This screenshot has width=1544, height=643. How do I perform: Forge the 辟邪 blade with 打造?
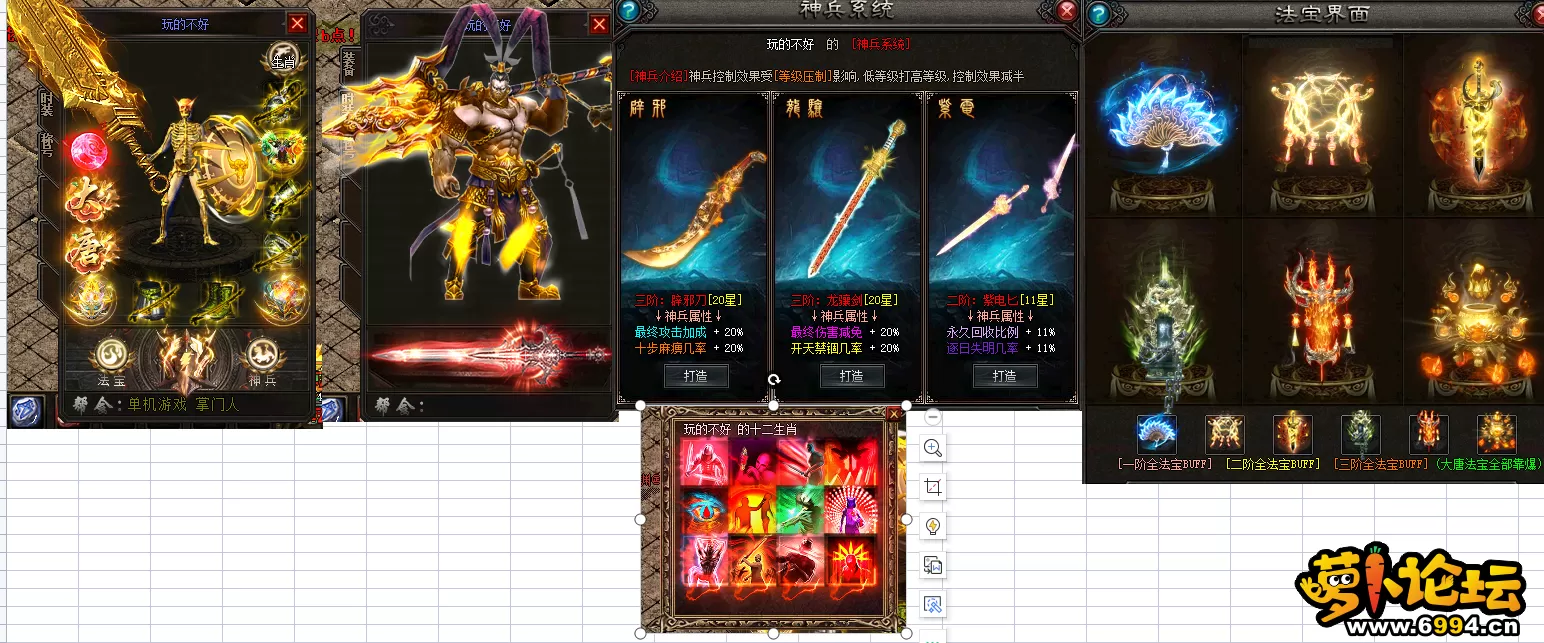pyautogui.click(x=696, y=376)
